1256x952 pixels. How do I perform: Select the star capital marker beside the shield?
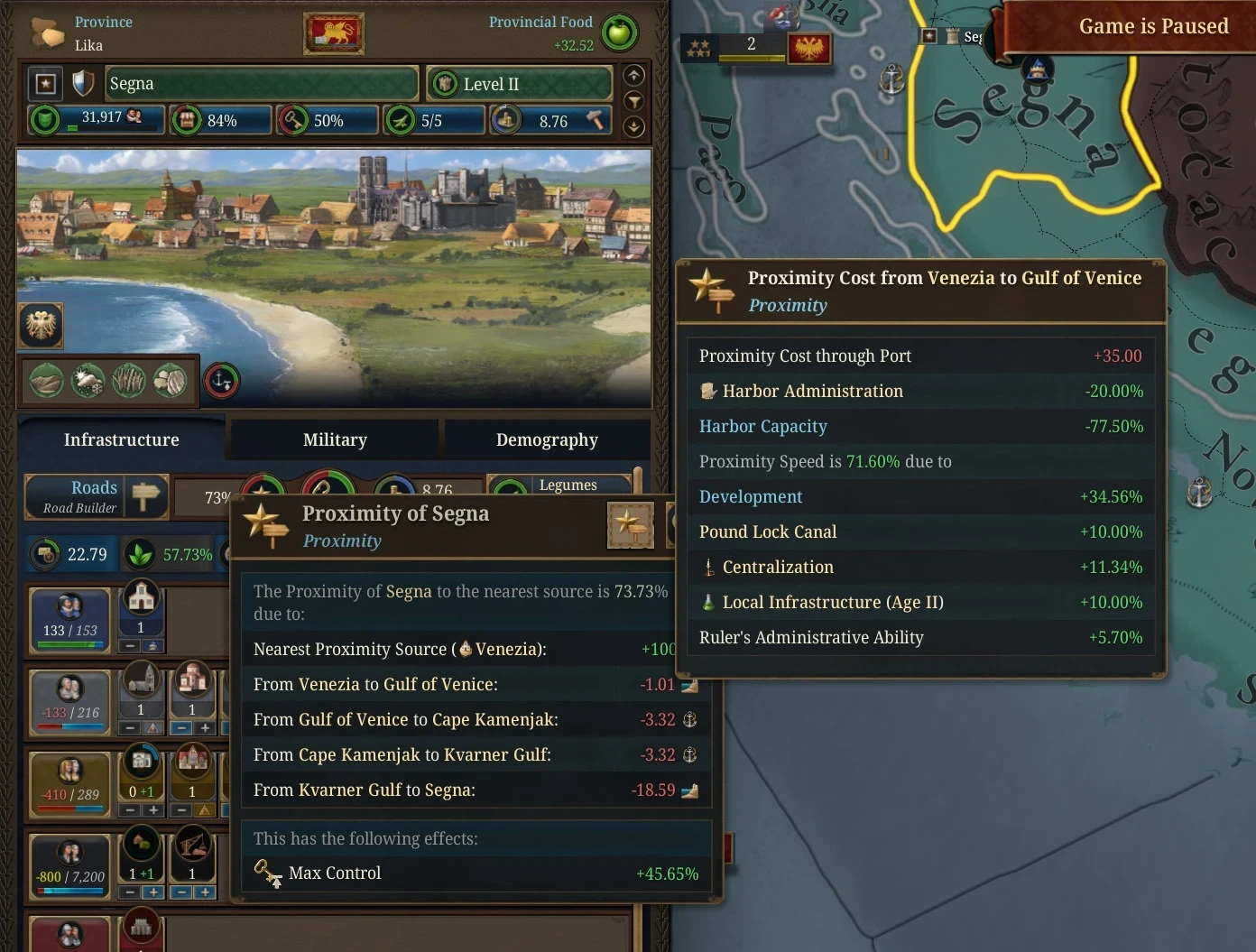(46, 84)
